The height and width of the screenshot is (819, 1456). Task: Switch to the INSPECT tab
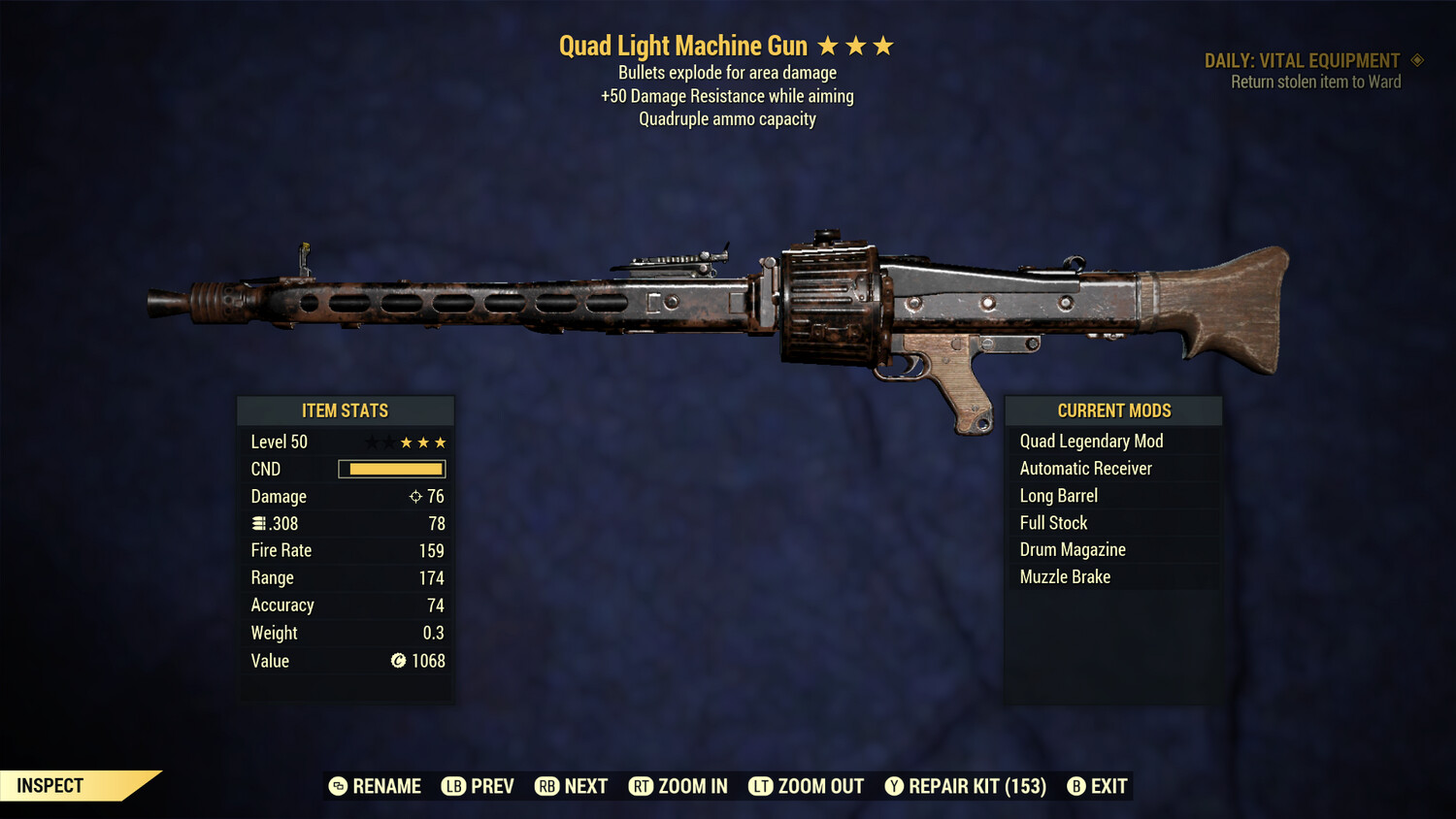pos(50,785)
